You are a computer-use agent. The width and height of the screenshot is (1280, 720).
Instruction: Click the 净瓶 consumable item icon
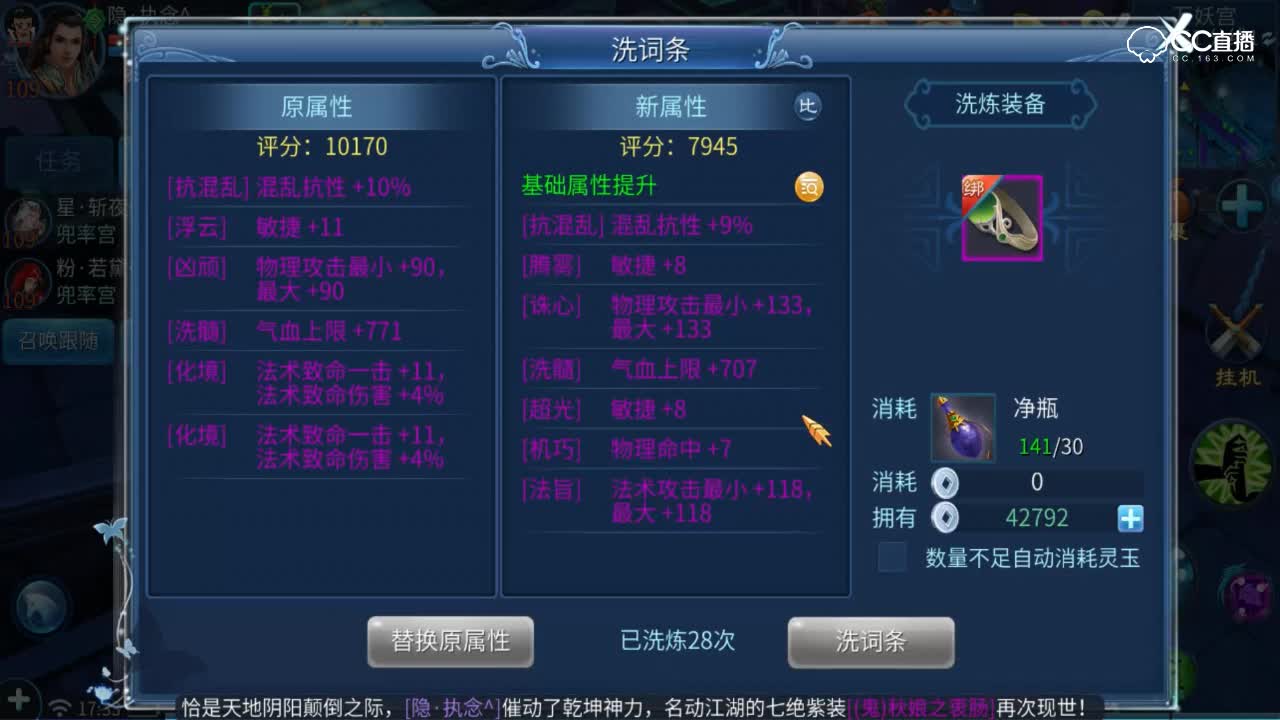[961, 428]
